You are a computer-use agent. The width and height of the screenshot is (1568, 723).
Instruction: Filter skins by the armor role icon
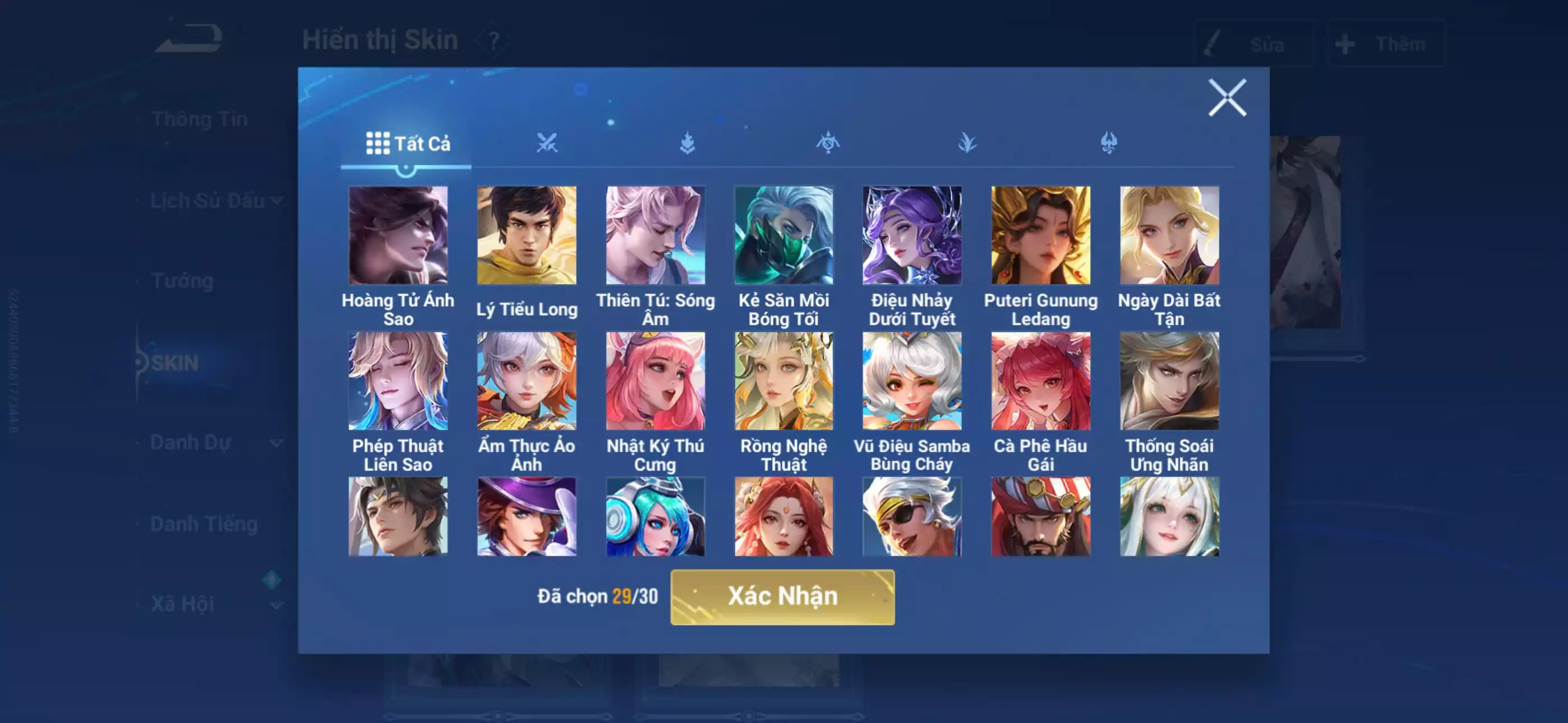tap(686, 142)
